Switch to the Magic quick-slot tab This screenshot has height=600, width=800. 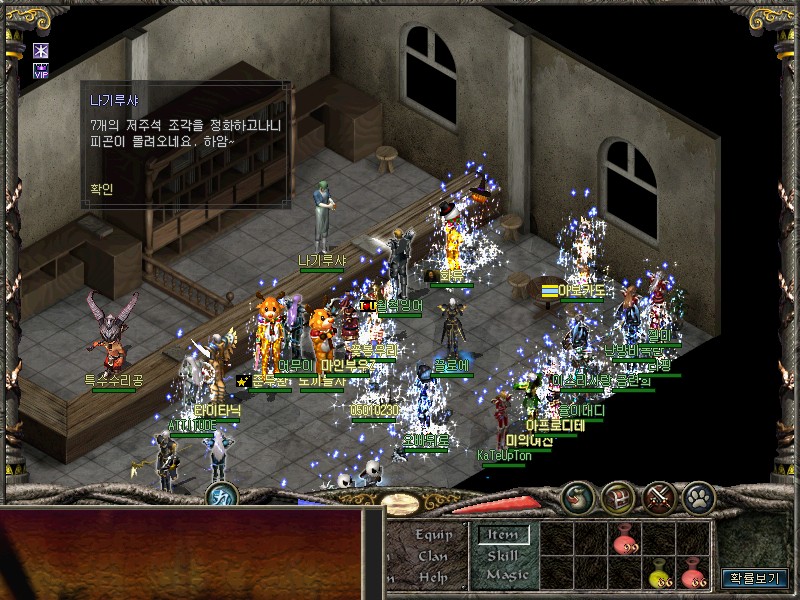(x=506, y=576)
